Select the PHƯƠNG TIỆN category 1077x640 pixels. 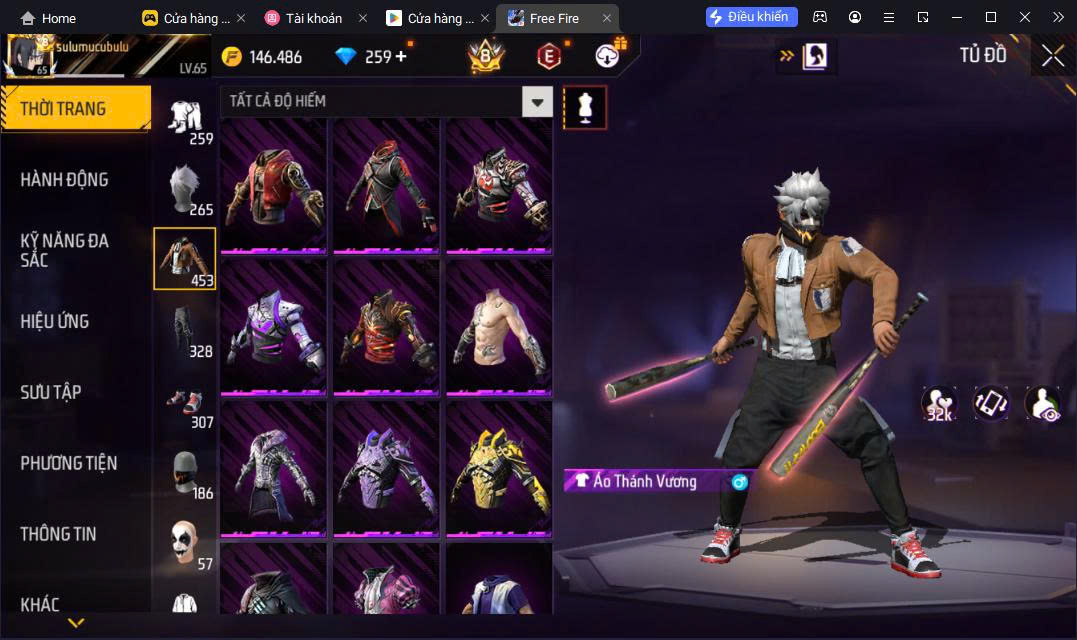tap(68, 463)
